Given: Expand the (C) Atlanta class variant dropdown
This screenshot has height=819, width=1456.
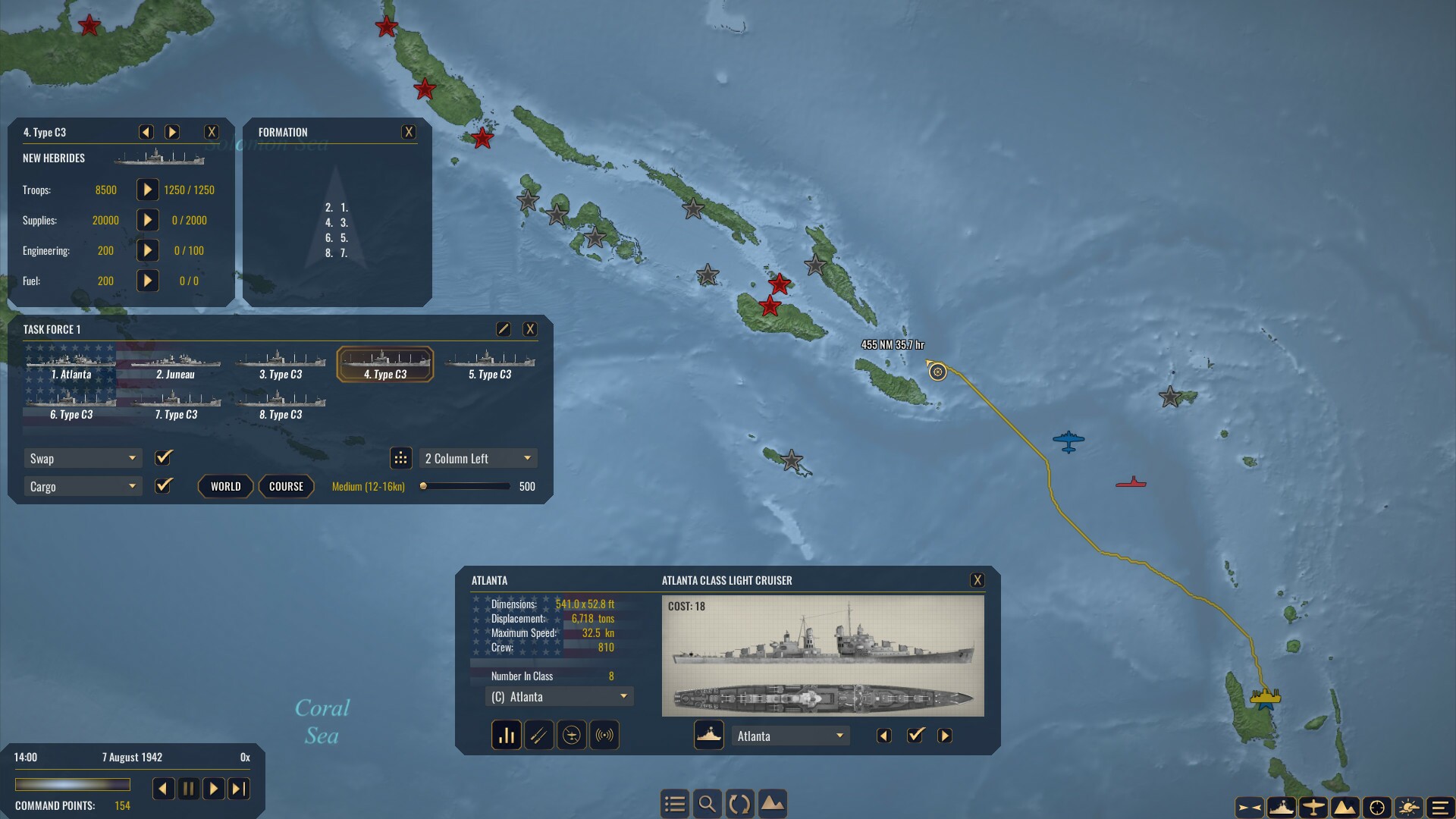Looking at the screenshot, I should (x=559, y=696).
